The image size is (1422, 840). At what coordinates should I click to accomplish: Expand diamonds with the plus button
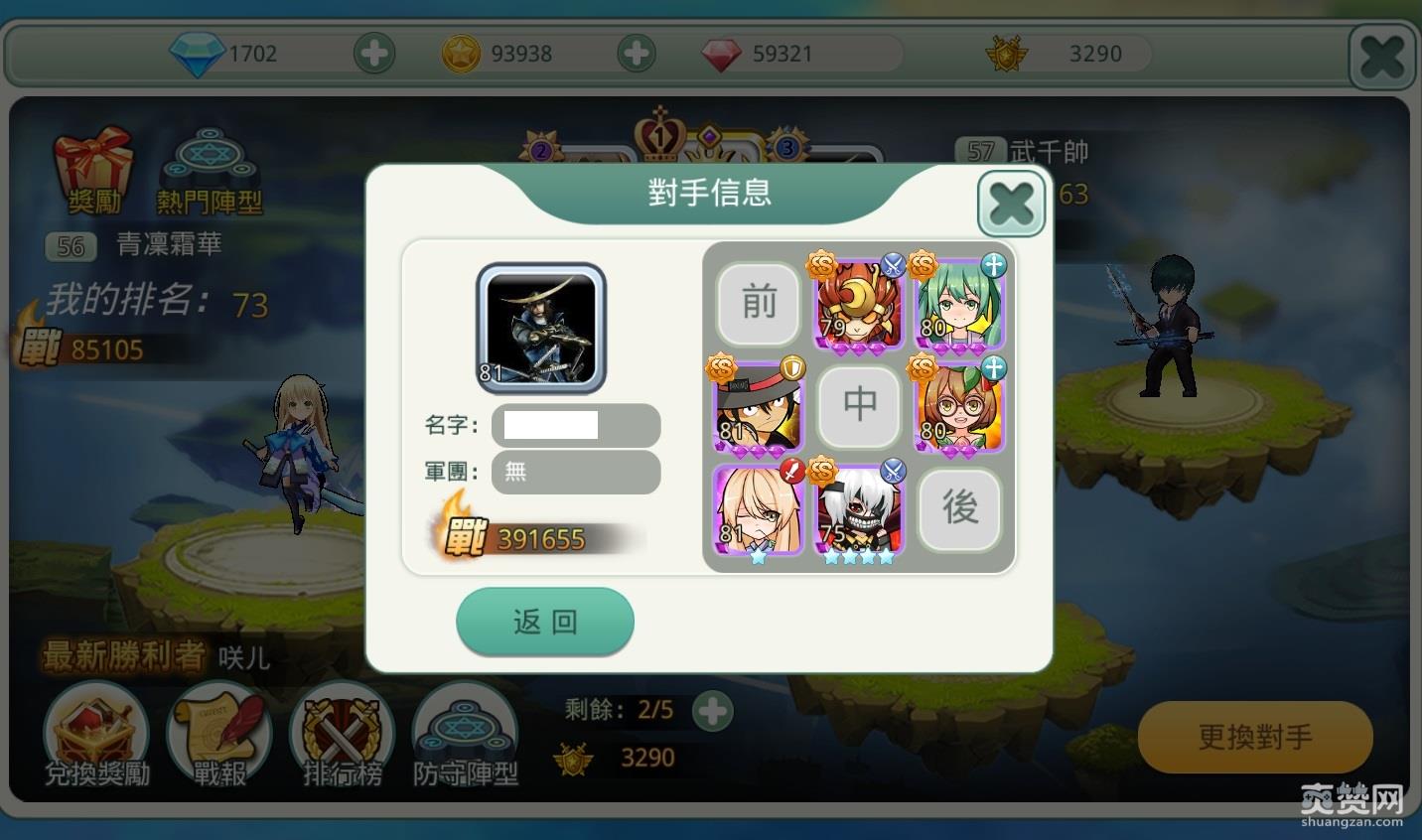coord(374,54)
